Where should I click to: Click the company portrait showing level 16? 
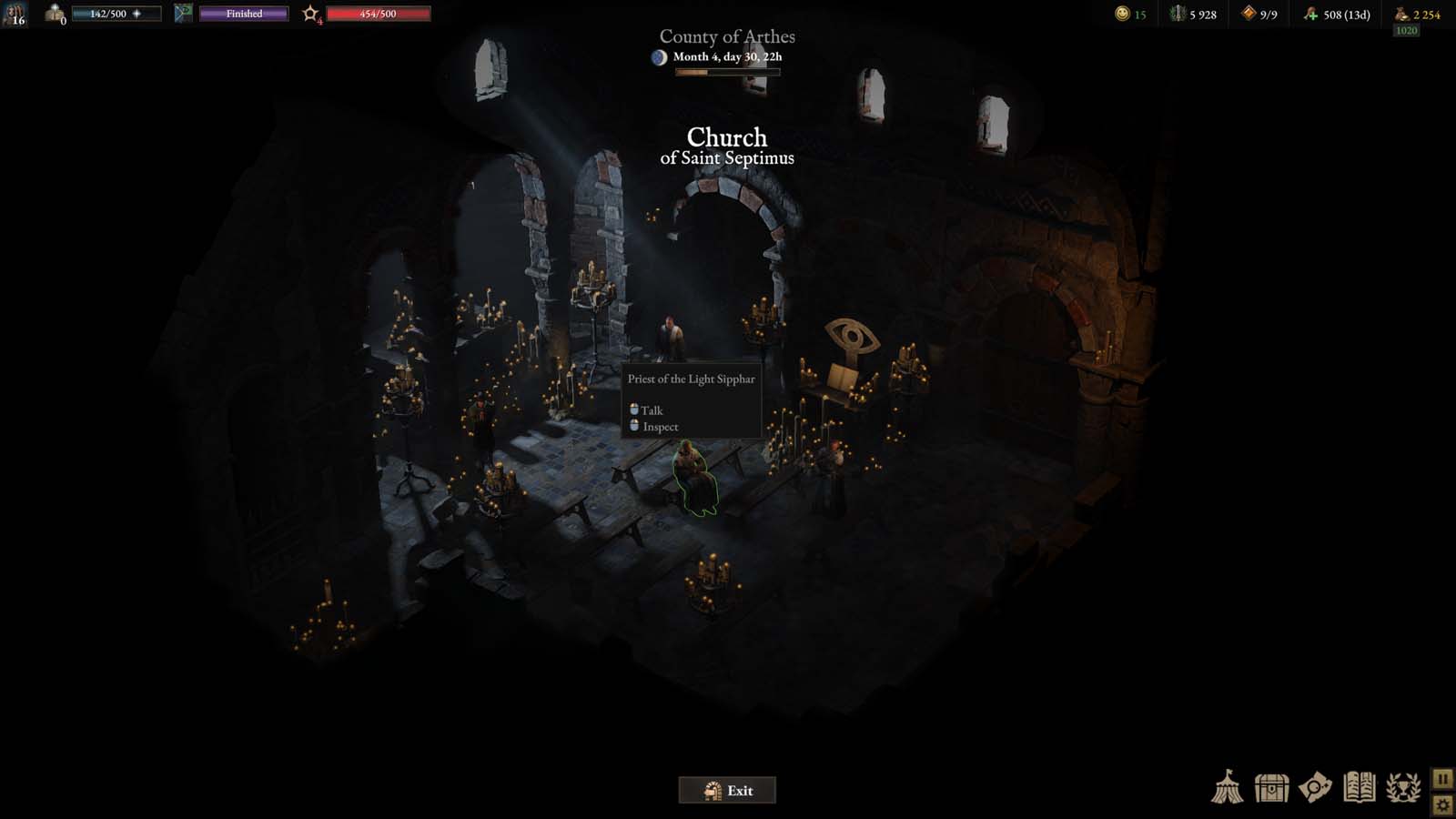point(15,14)
